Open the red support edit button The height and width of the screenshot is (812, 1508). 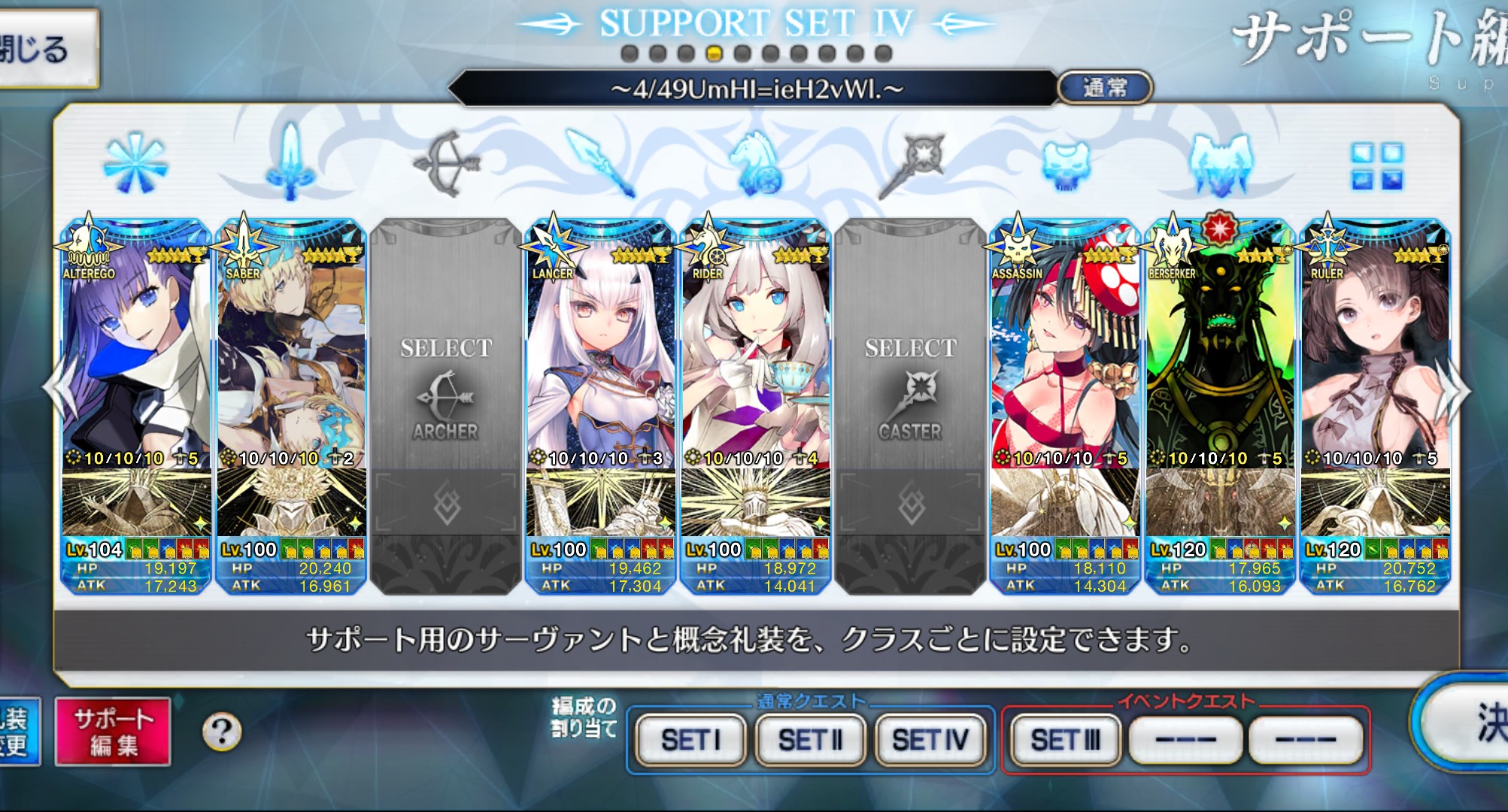click(x=114, y=732)
